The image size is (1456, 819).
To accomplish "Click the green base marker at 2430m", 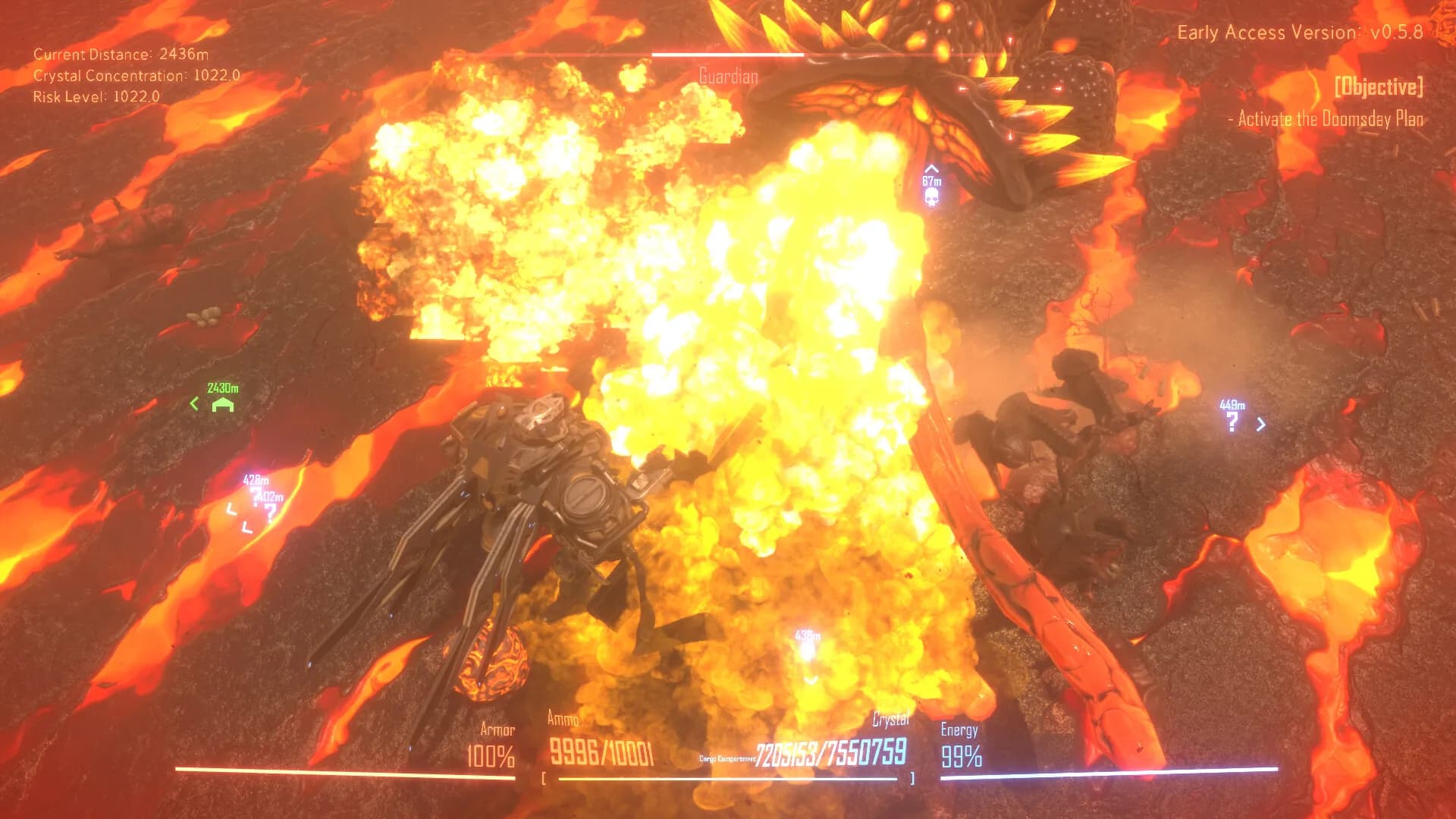I will pyautogui.click(x=222, y=405).
